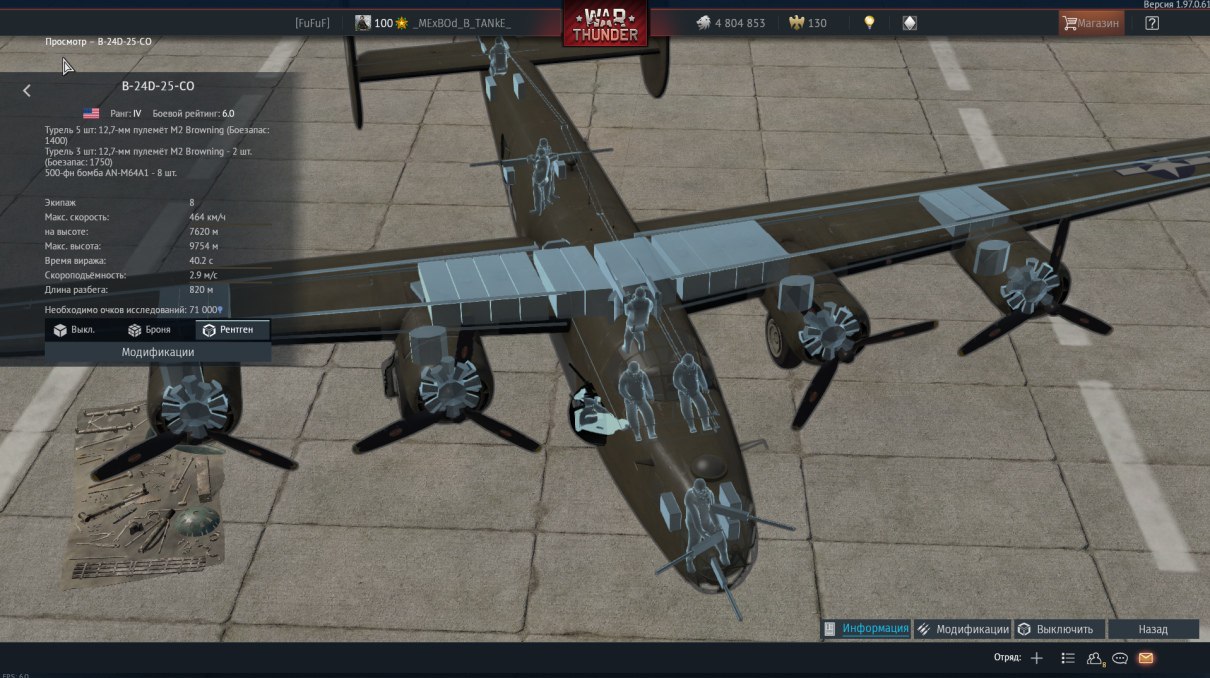Open the Магазин shop
Viewport: 1210px width, 678px height.
tap(1091, 23)
